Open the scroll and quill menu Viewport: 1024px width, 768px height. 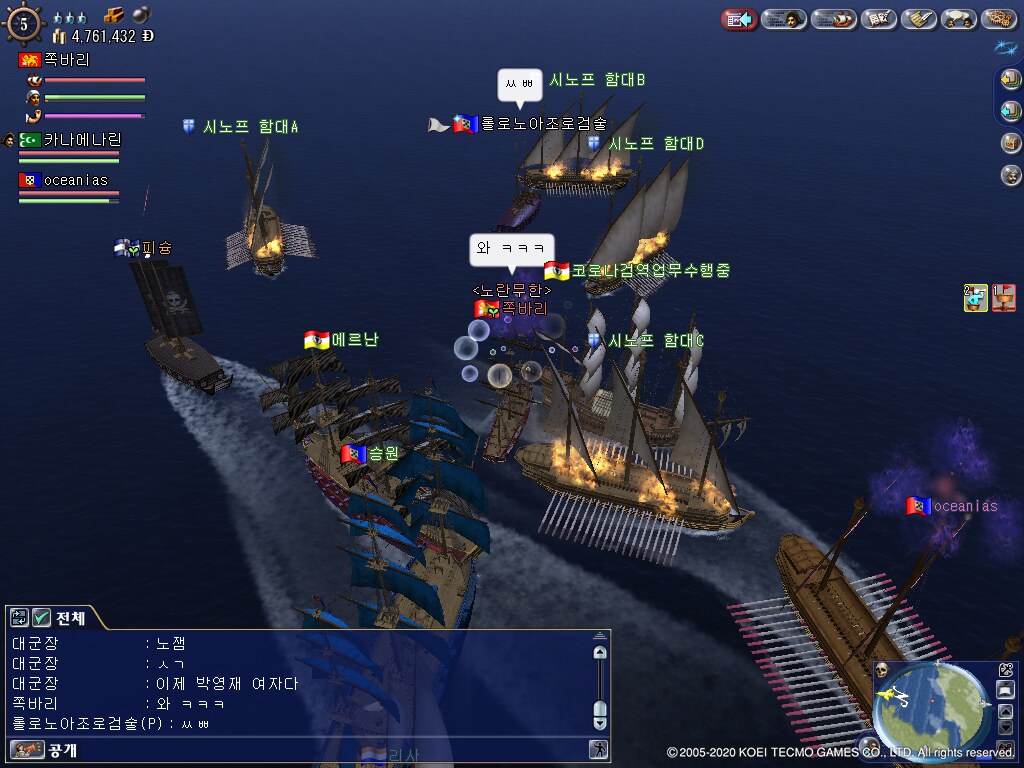click(x=918, y=19)
